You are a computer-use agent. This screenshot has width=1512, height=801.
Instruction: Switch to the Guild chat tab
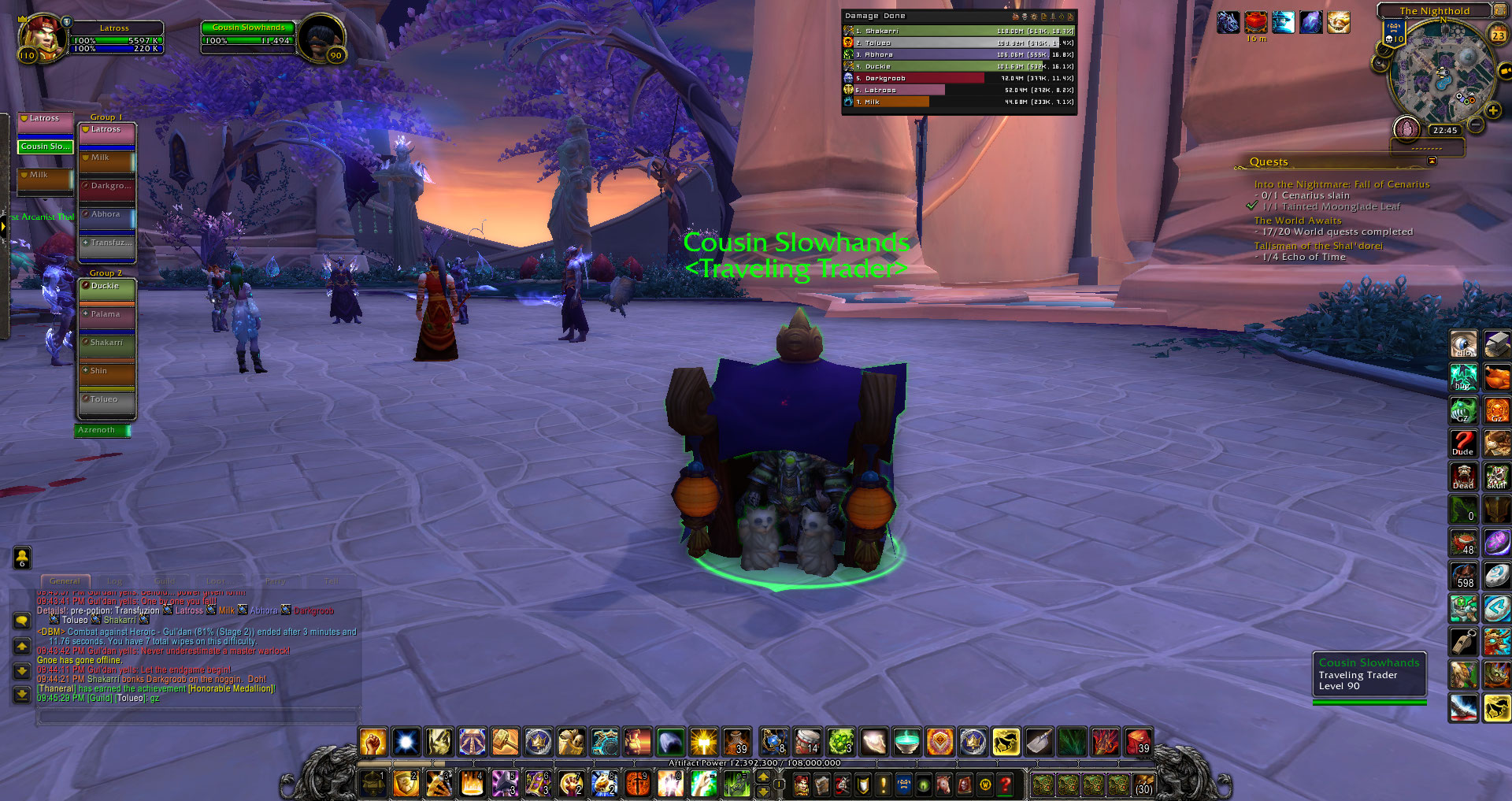point(165,581)
